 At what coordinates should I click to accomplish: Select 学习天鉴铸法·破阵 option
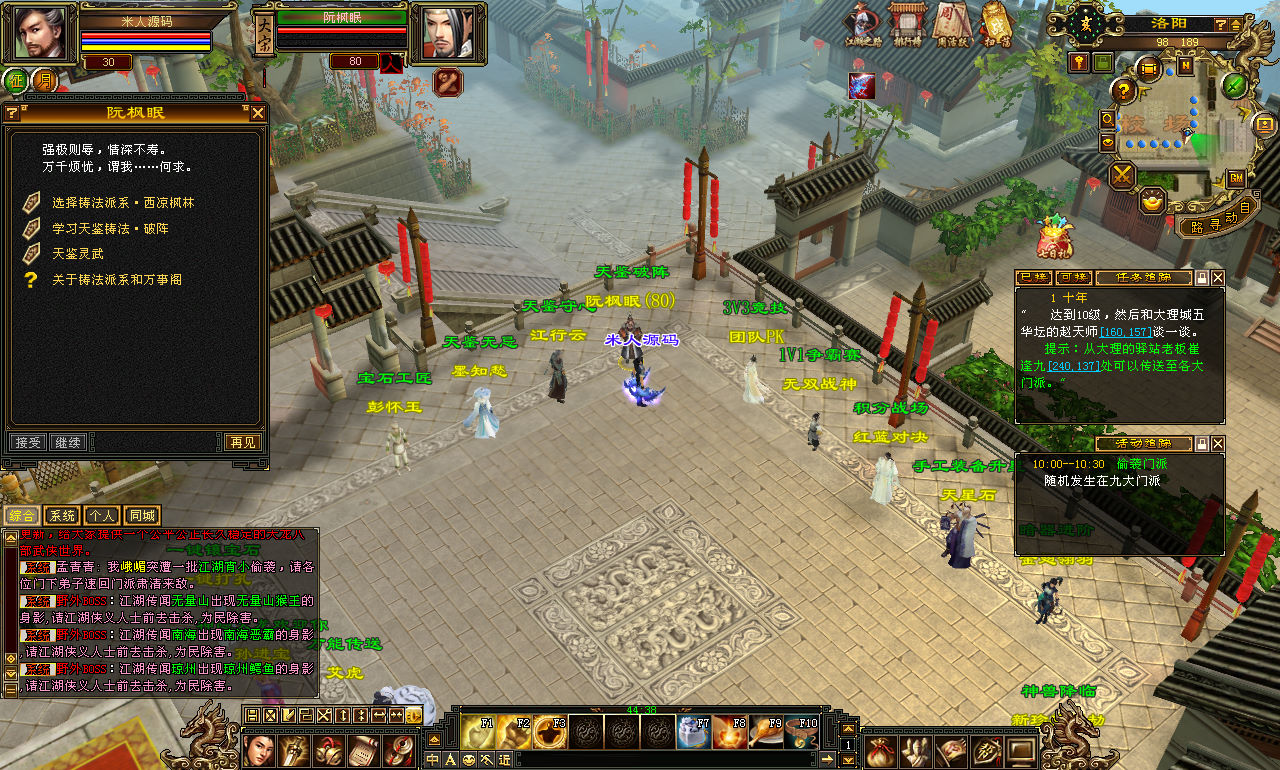click(x=117, y=229)
